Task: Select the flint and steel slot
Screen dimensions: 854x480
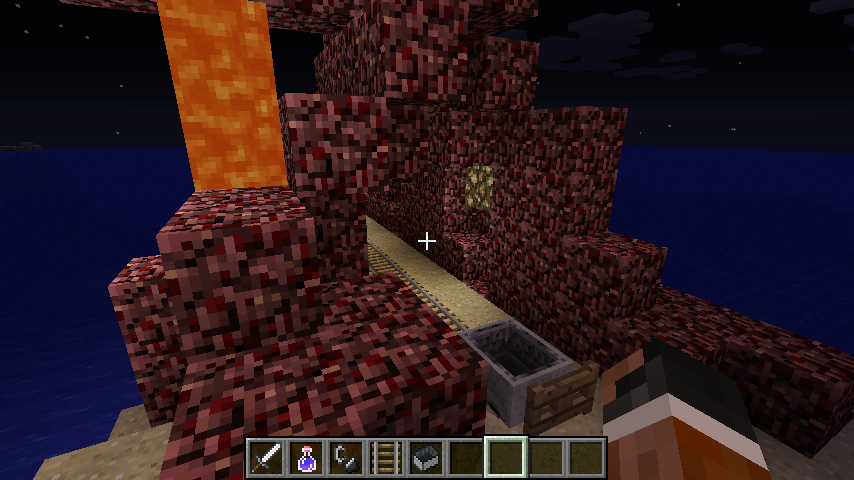Action: click(x=346, y=457)
